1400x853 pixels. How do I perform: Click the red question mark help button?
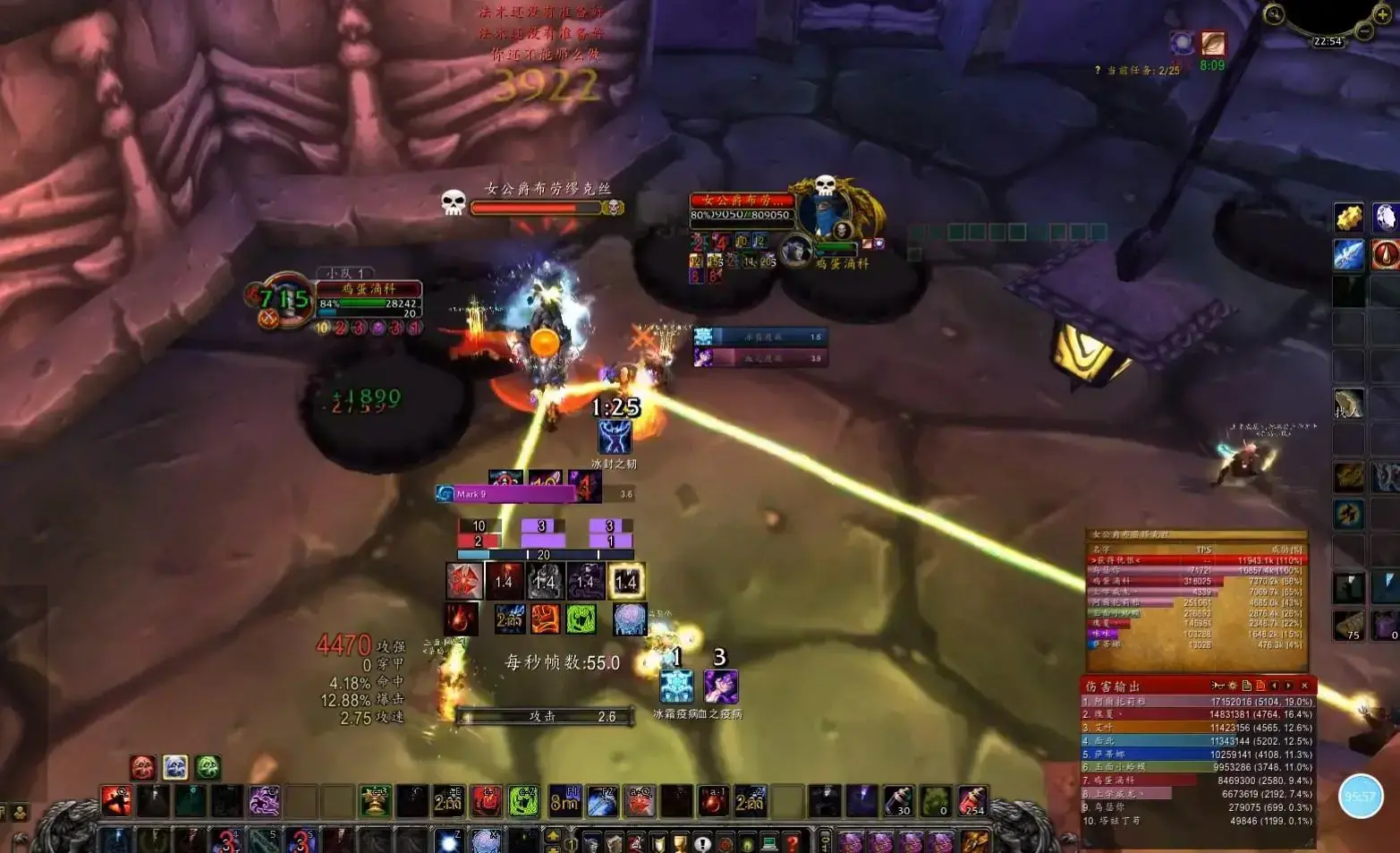click(792, 842)
